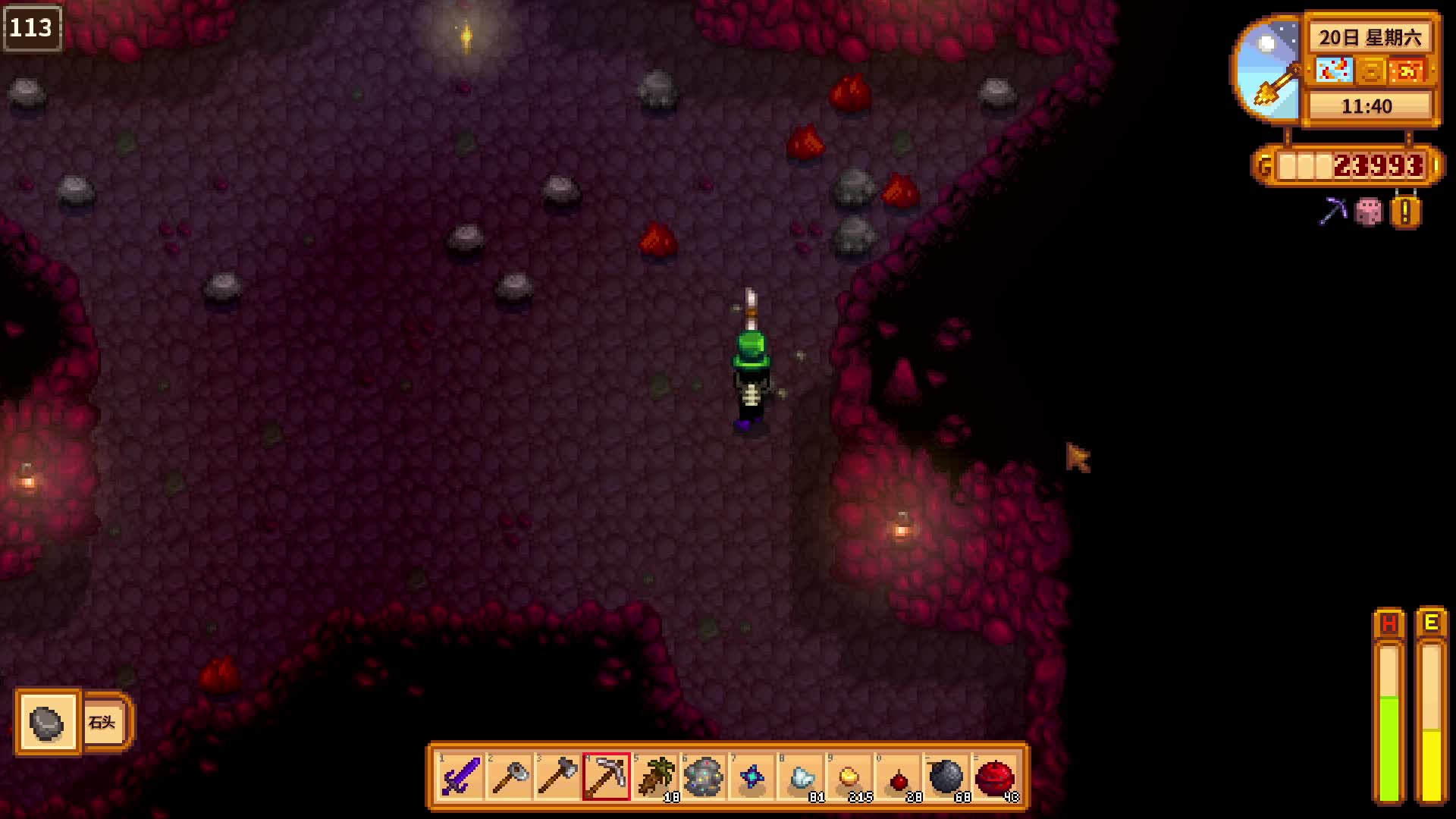The width and height of the screenshot is (1456, 819).
Task: Click the pink dice buff icon
Action: point(1369,212)
